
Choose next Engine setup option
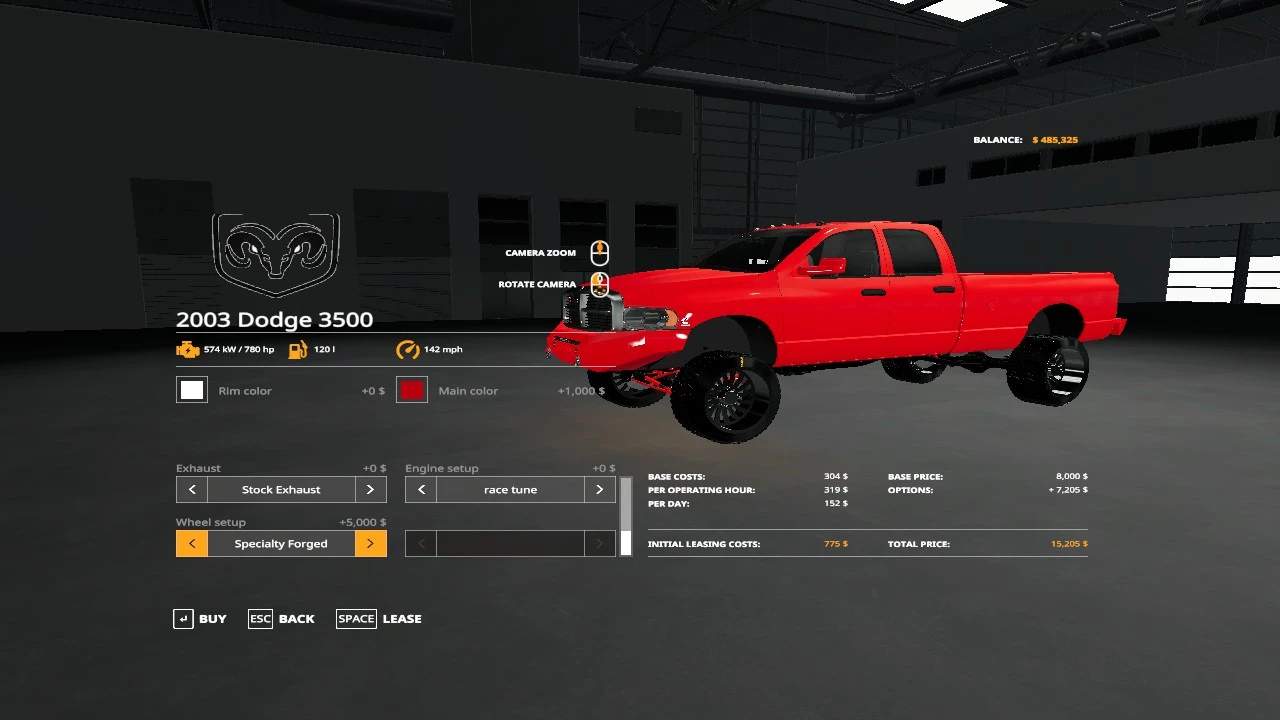pos(599,490)
